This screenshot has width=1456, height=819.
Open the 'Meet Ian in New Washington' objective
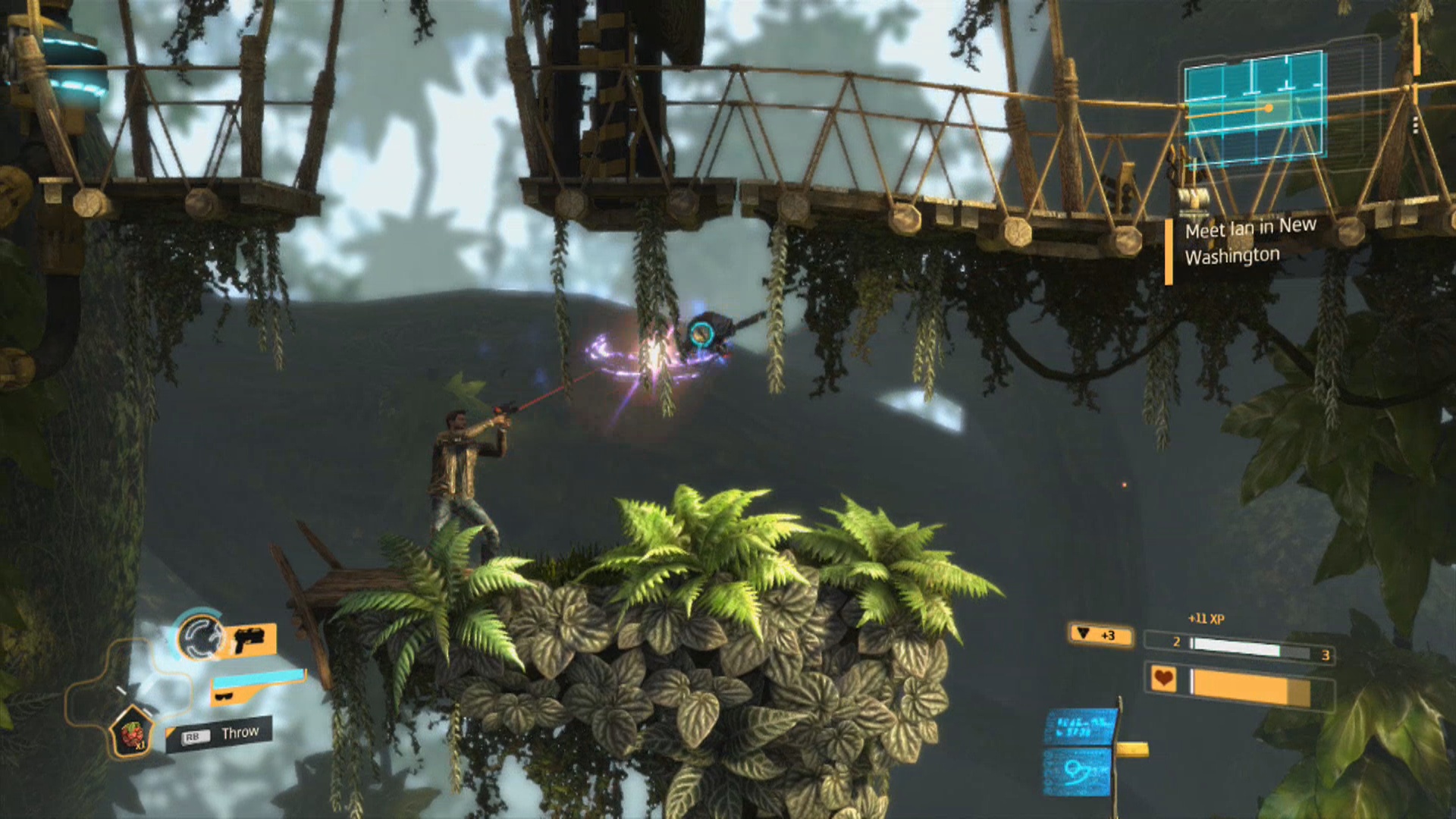pyautogui.click(x=1251, y=243)
